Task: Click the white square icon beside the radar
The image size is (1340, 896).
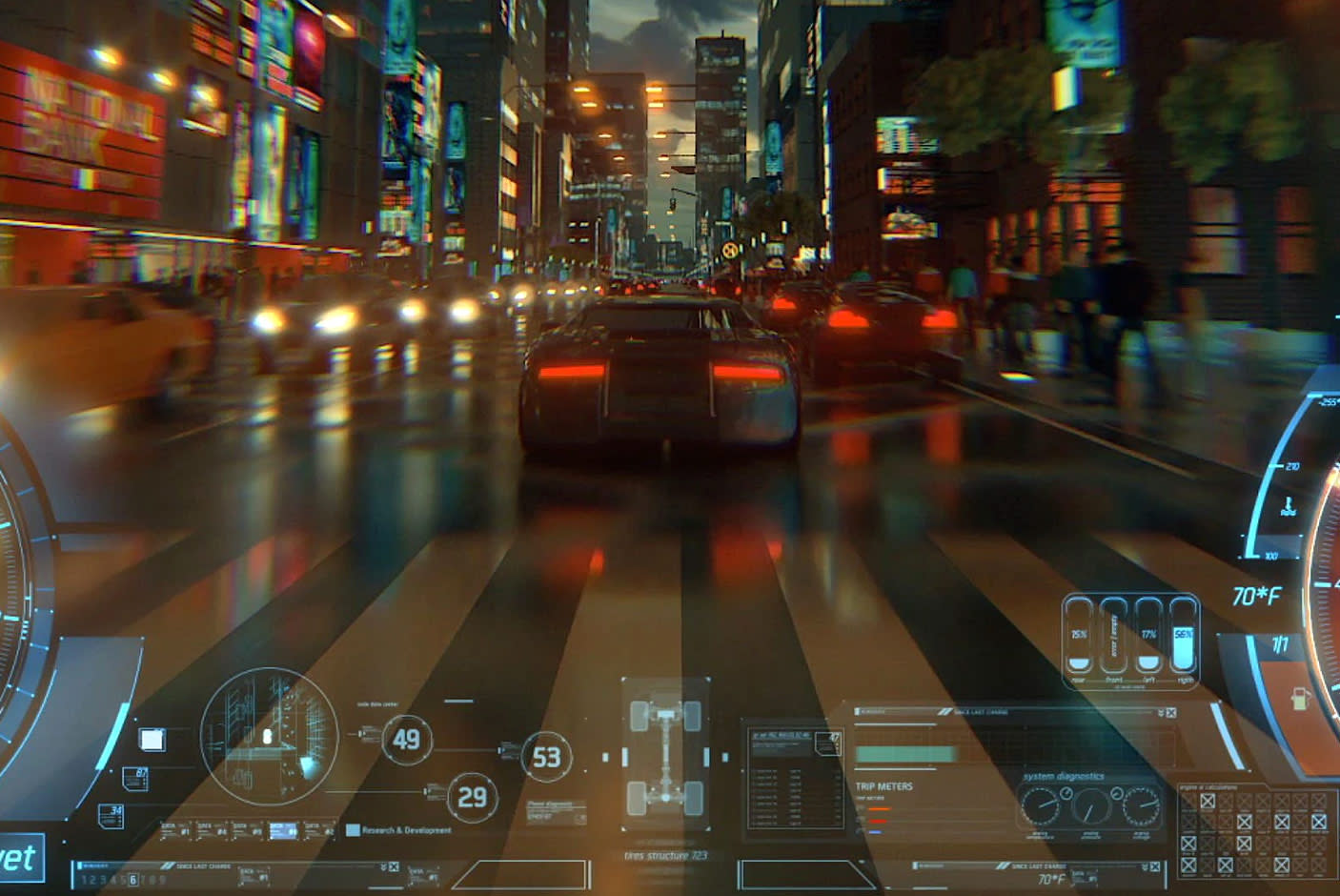Action: [x=152, y=740]
